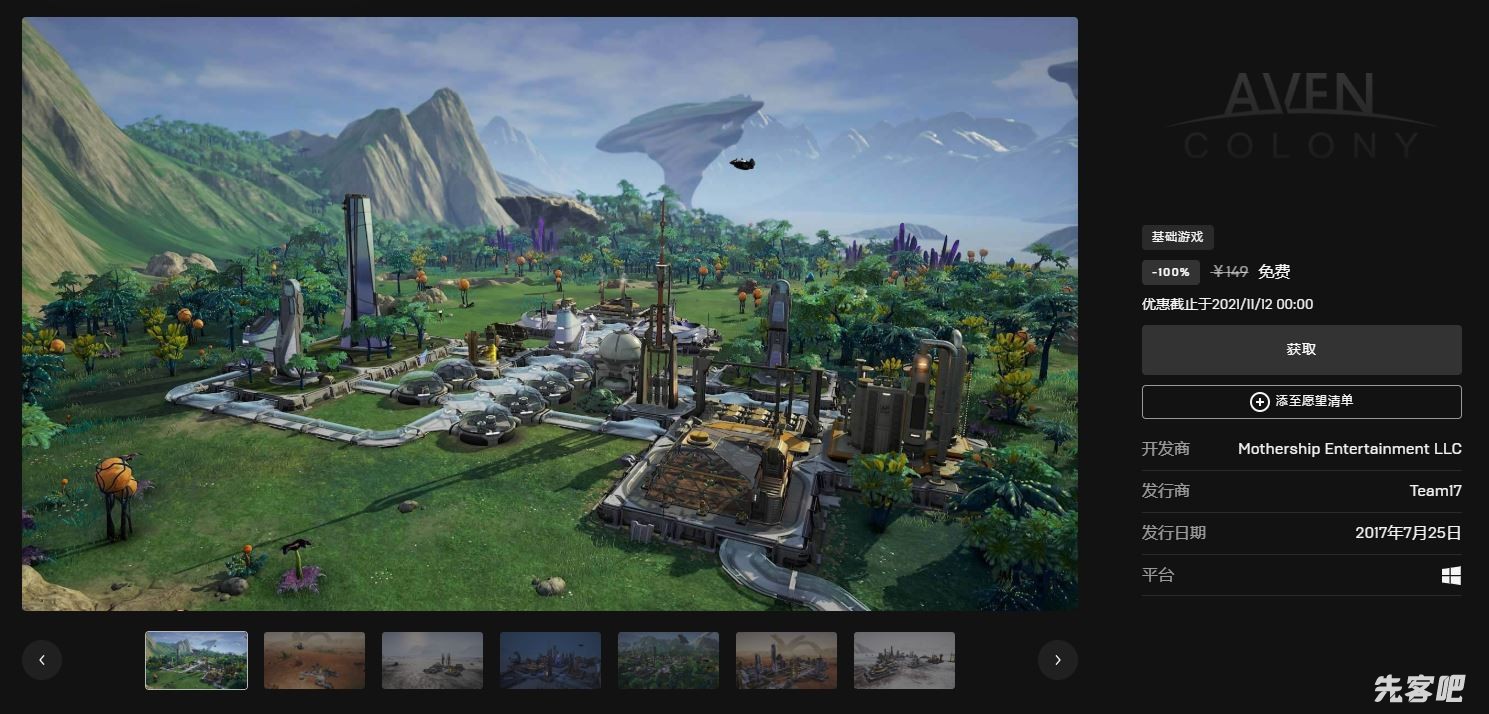Choose the gray foggy wasteland thumbnail
1489x714 pixels.
[432, 660]
